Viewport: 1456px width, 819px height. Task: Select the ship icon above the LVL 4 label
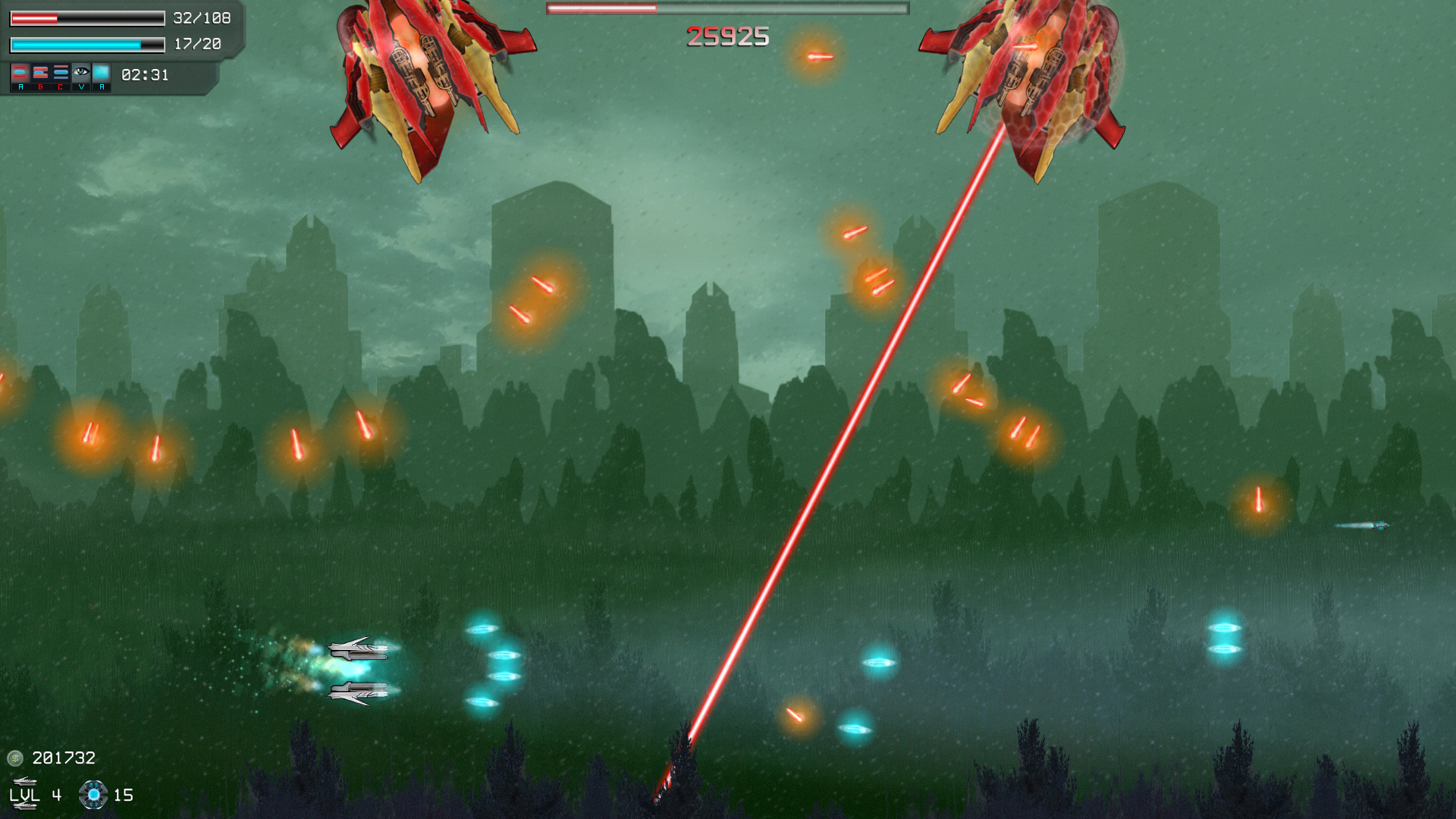25,781
